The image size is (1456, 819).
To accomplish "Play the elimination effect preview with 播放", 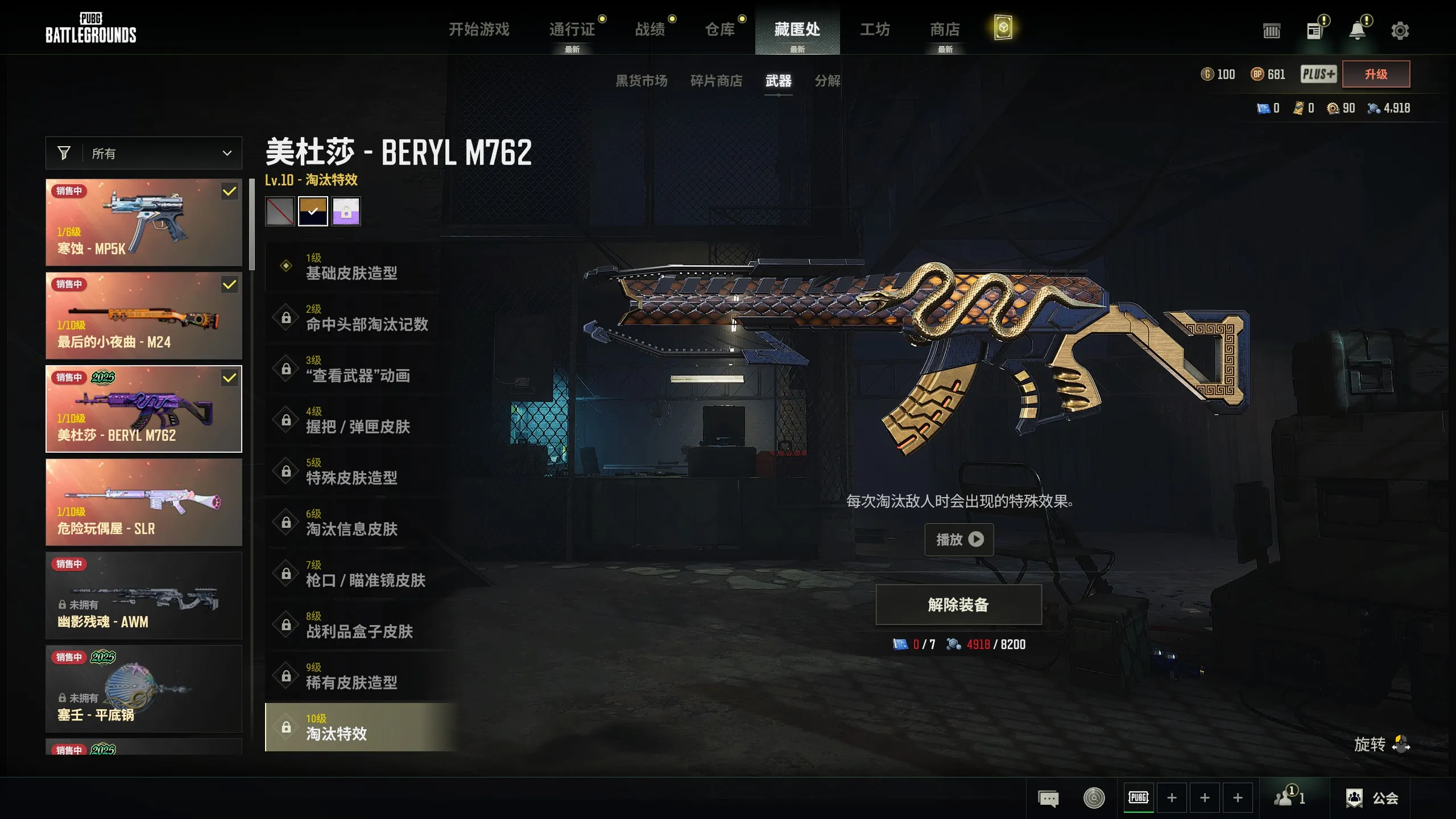I will click(959, 539).
